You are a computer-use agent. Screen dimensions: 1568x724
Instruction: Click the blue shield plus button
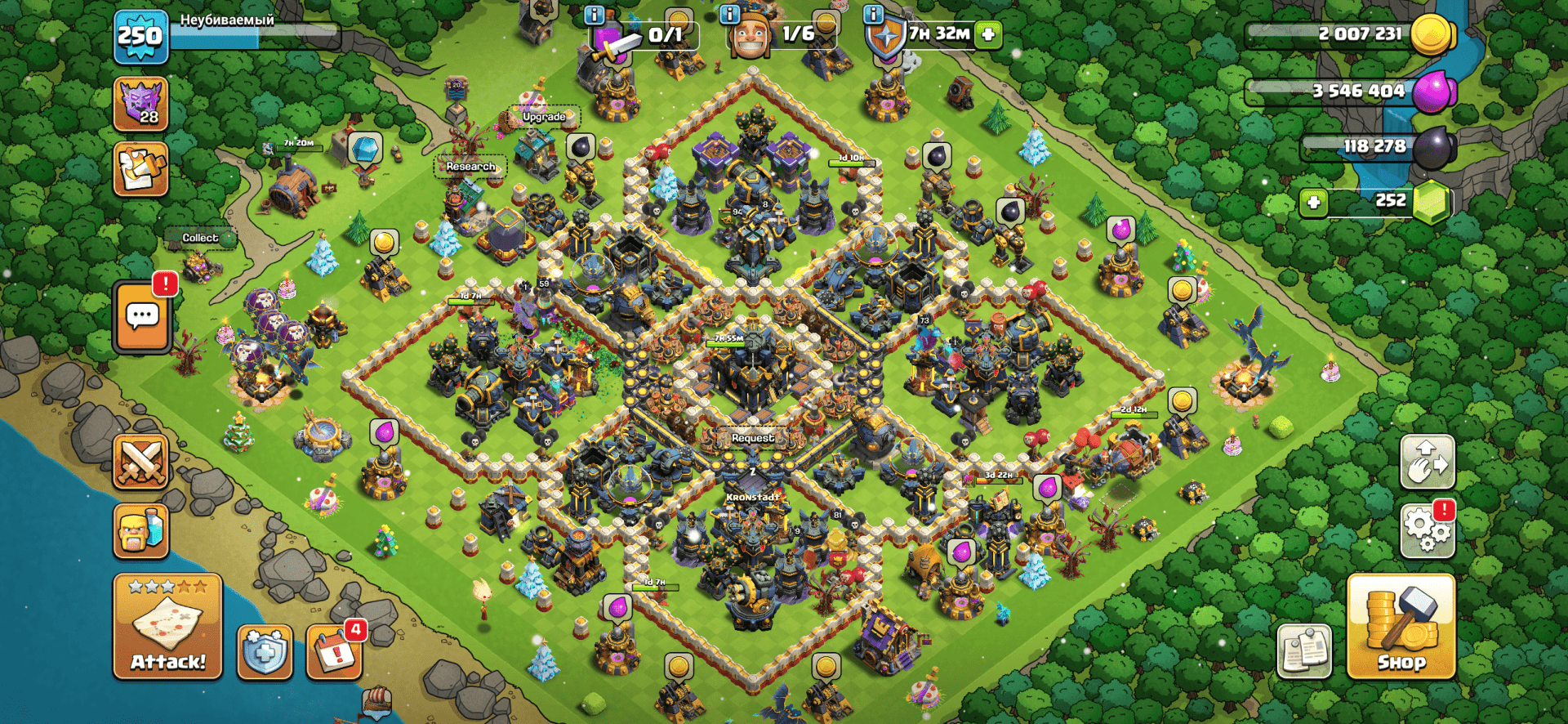[265, 652]
